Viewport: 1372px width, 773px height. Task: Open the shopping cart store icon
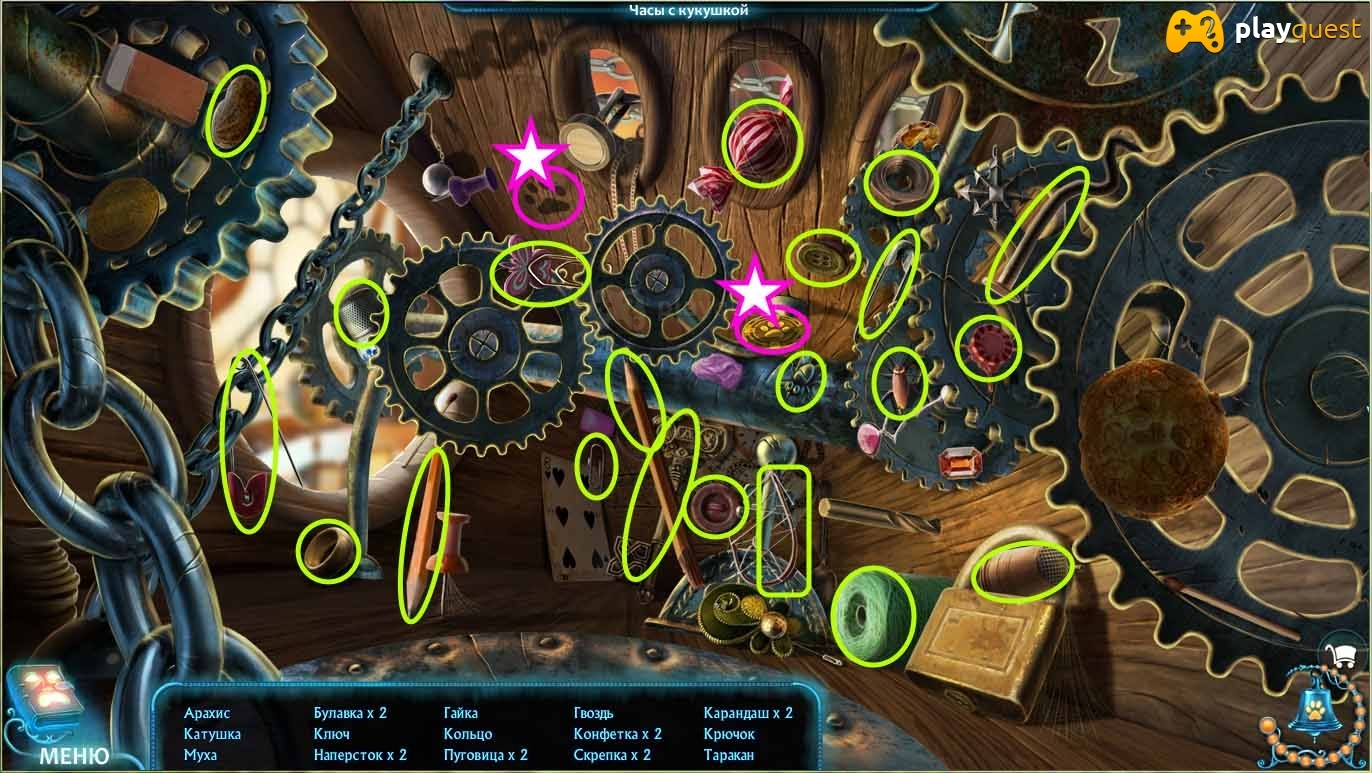pyautogui.click(x=1338, y=655)
